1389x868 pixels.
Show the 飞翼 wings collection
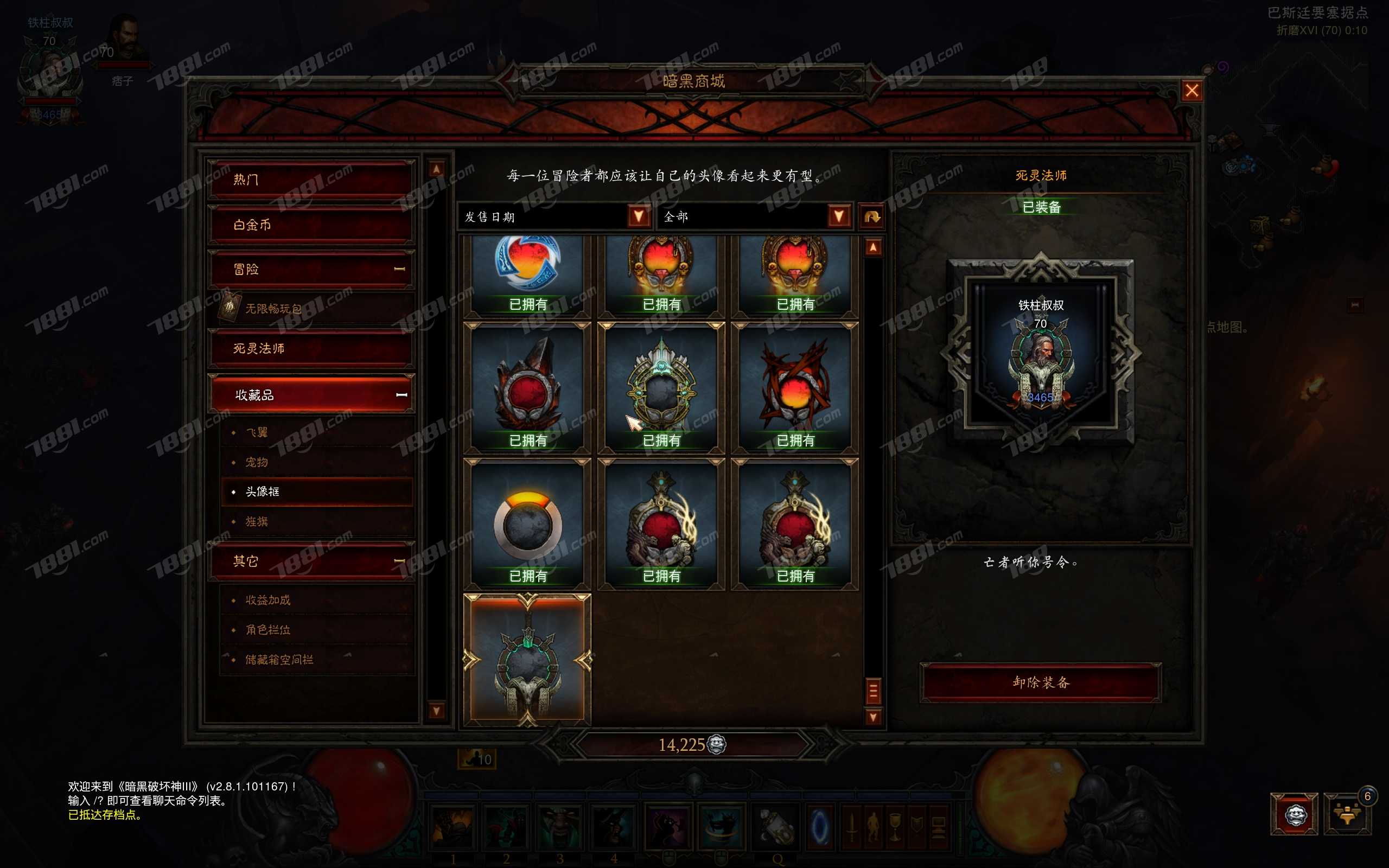click(257, 432)
